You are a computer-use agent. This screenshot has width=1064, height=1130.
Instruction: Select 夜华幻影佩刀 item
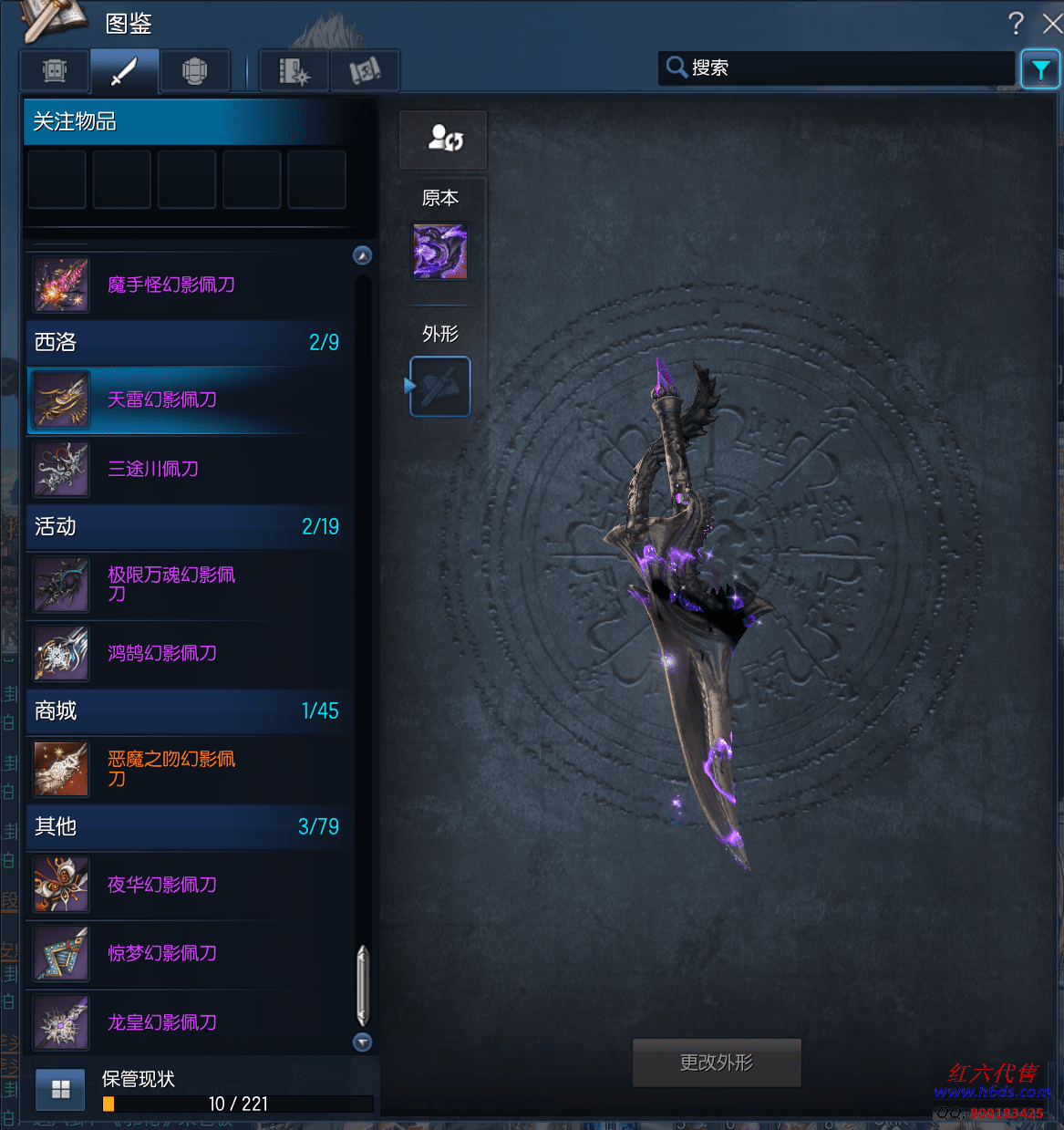[x=162, y=885]
